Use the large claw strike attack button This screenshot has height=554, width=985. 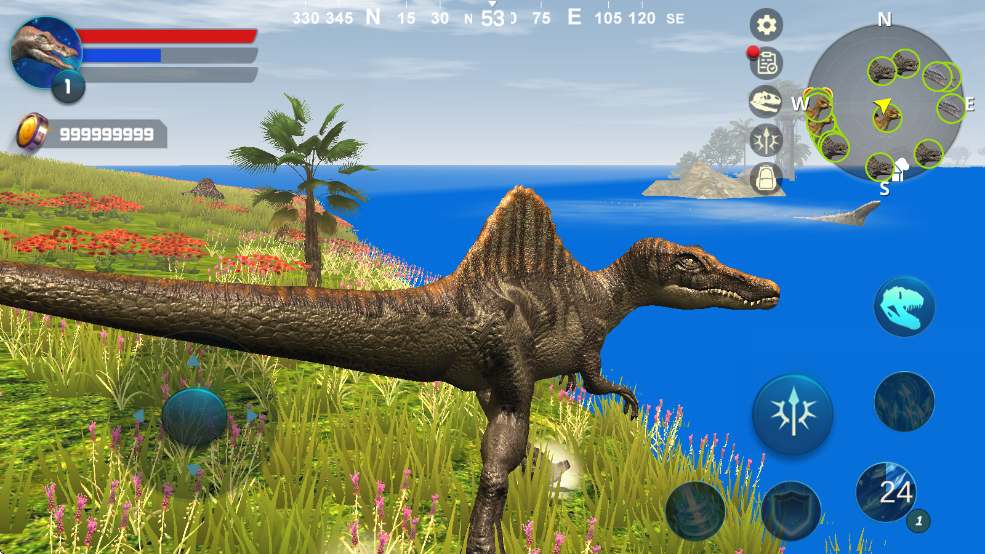[x=792, y=413]
